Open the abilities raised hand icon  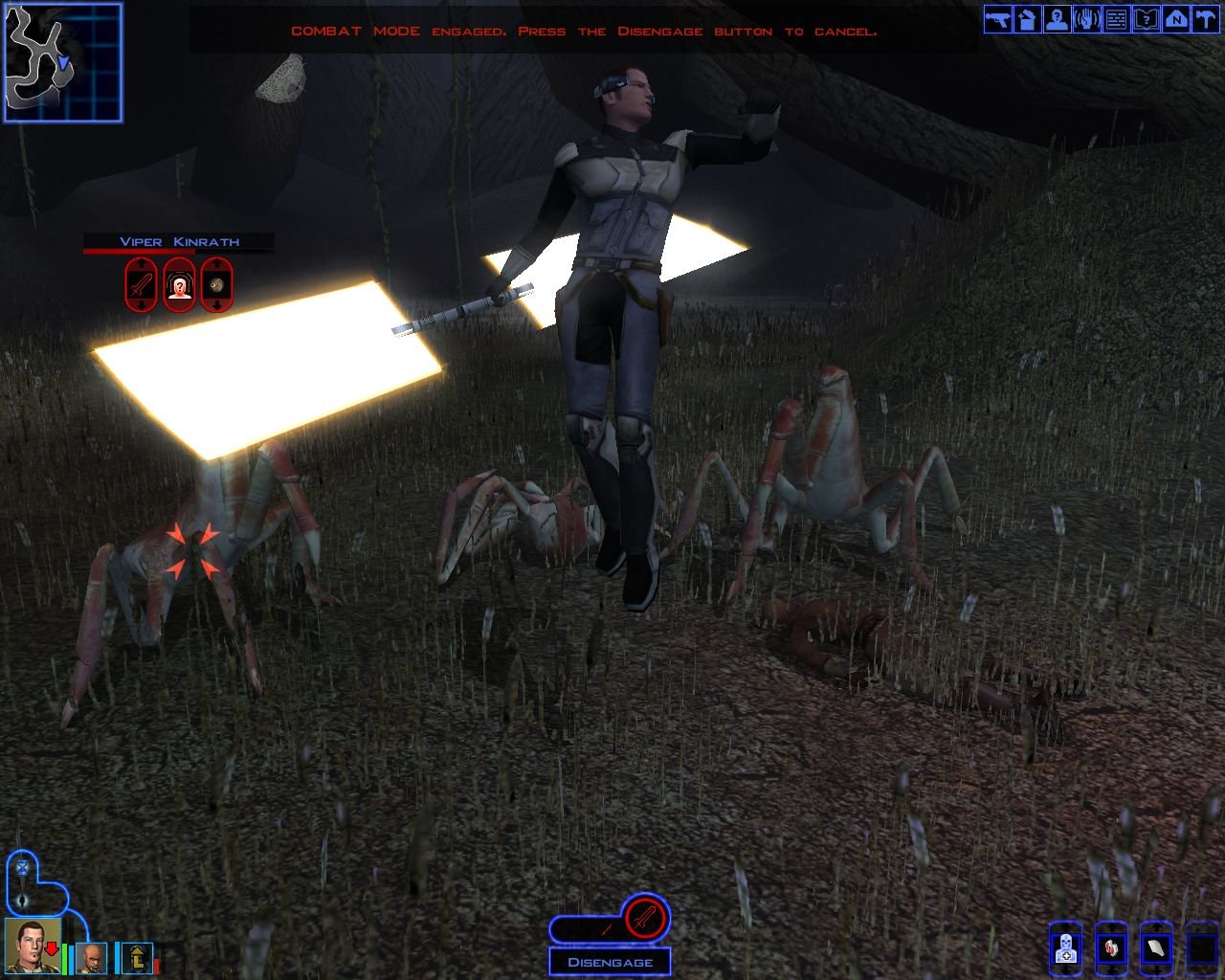1087,19
